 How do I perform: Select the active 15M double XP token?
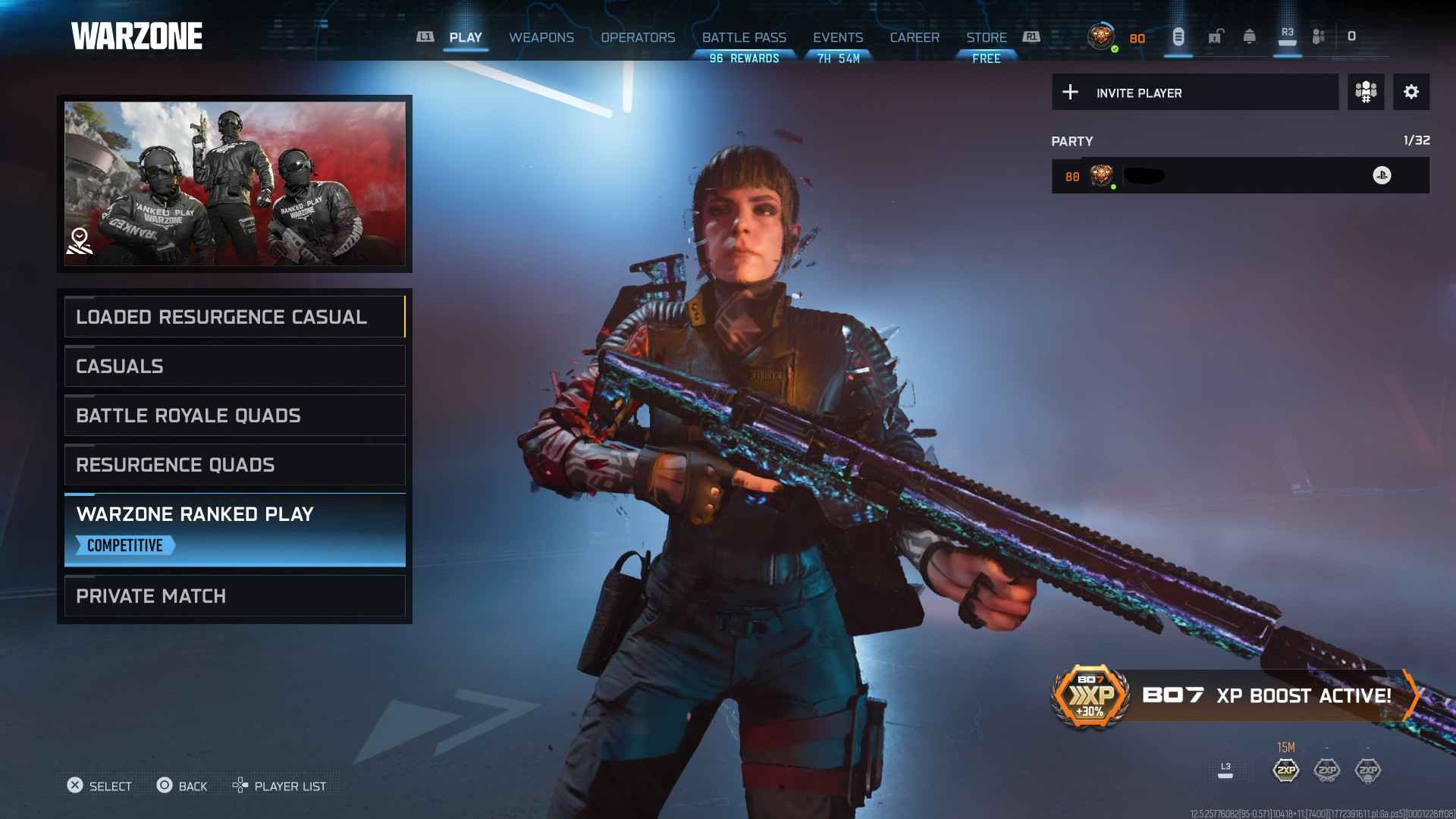[x=1286, y=770]
